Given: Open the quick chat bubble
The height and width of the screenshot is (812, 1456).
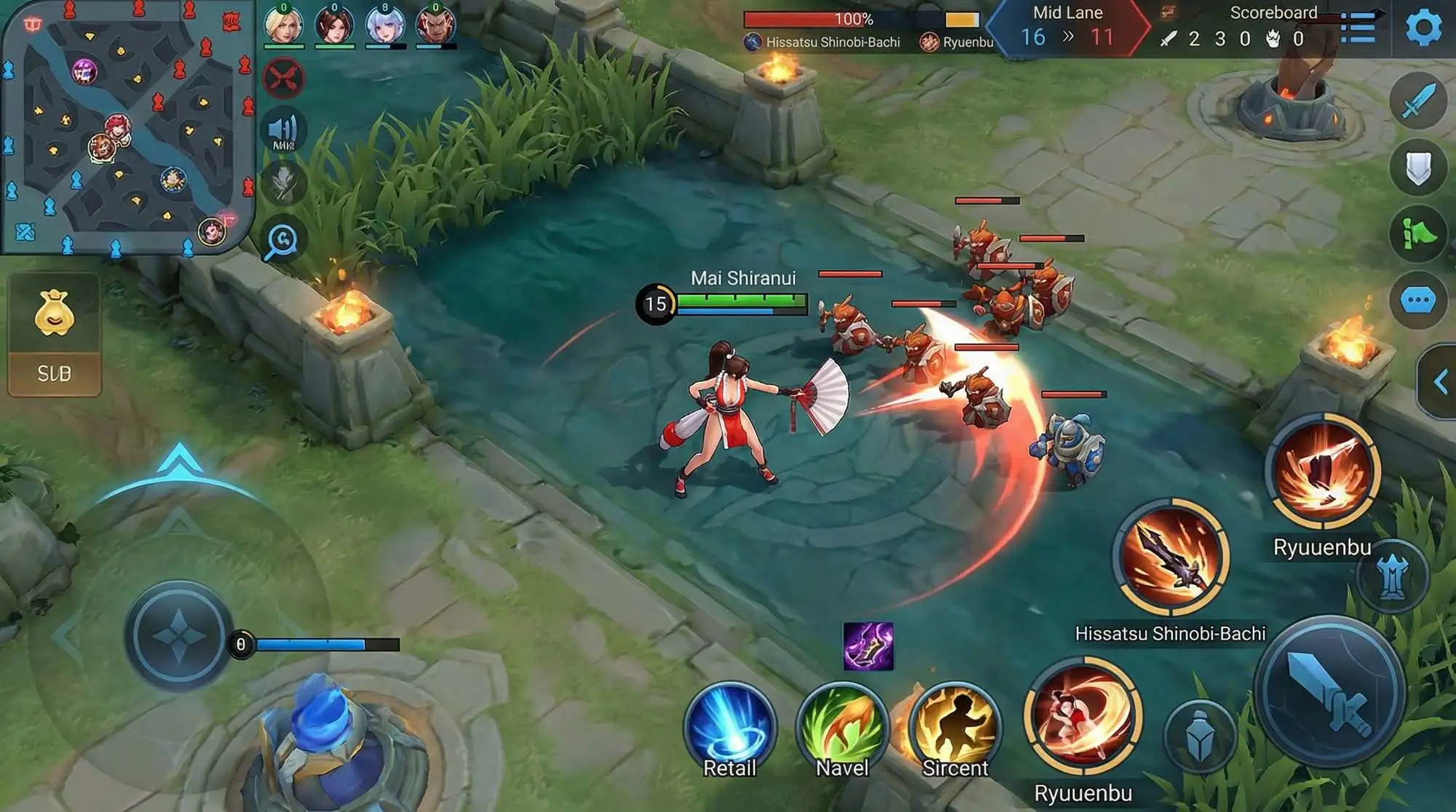Looking at the screenshot, I should point(1417,300).
